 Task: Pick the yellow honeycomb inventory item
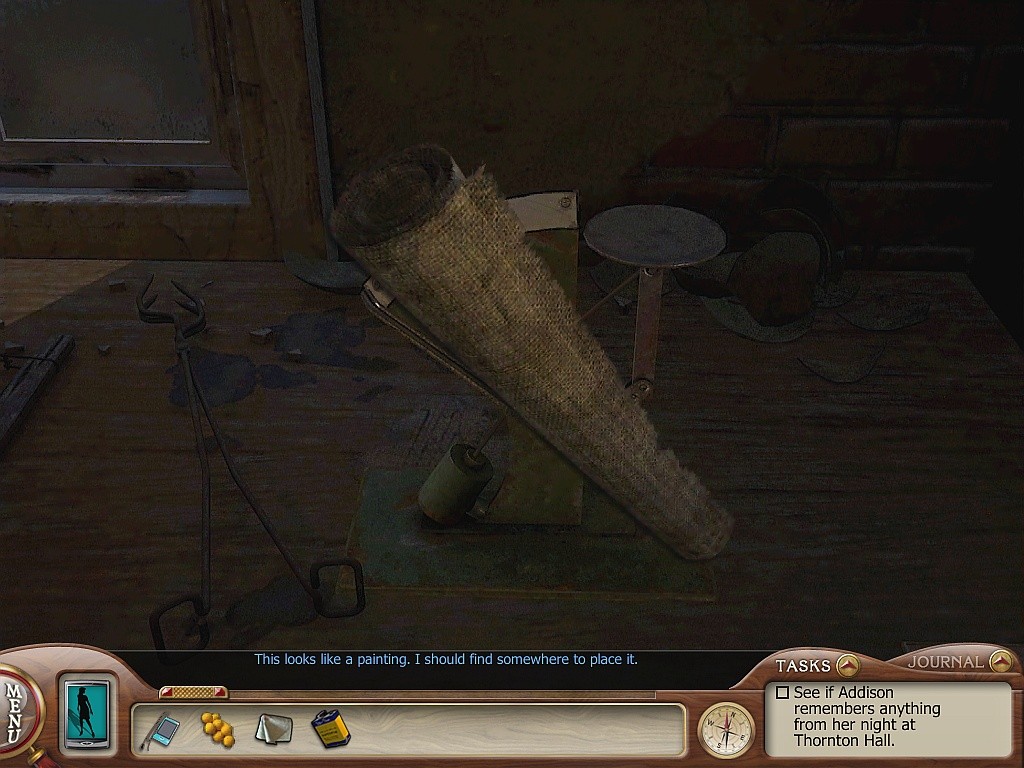[x=217, y=728]
